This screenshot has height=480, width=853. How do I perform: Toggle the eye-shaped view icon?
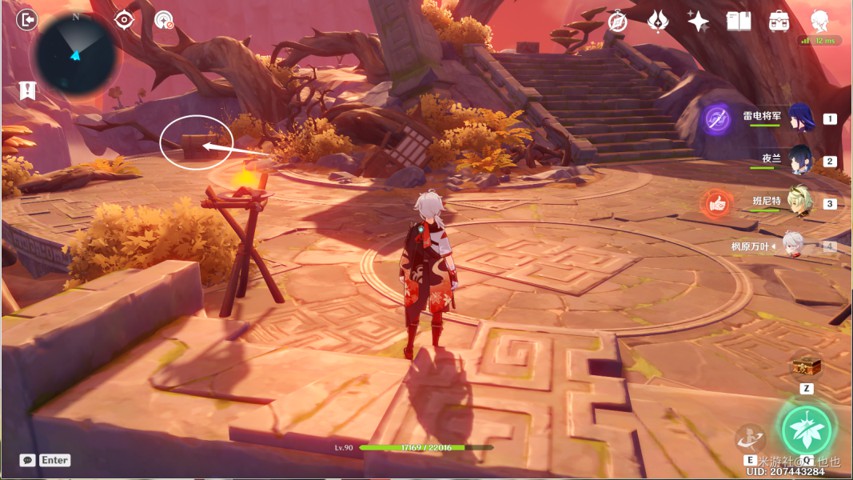click(124, 20)
